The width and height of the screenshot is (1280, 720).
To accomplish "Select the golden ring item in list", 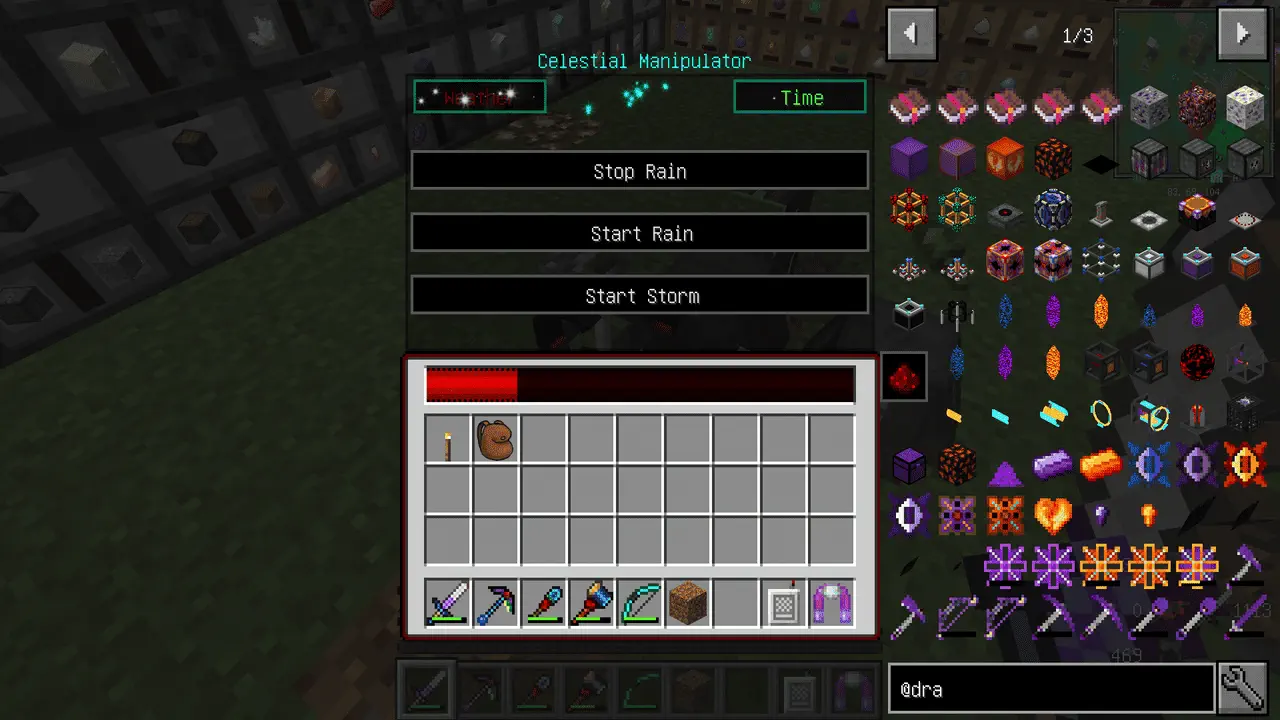I will tap(1101, 414).
